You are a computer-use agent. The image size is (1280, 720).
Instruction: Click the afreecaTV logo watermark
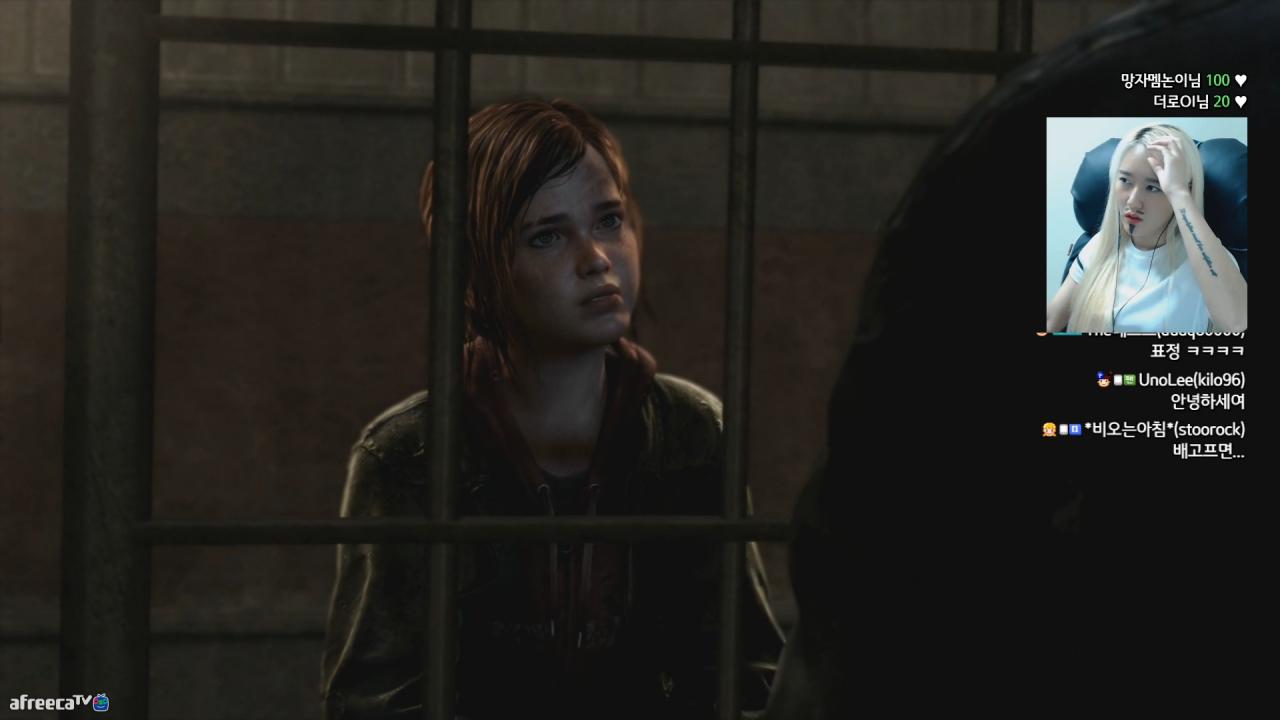click(x=59, y=702)
